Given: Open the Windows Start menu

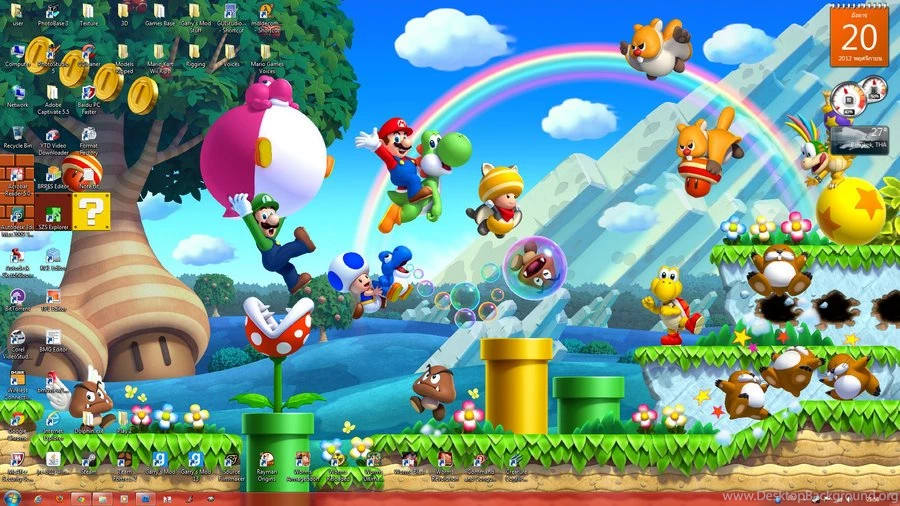Looking at the screenshot, I should [x=11, y=497].
